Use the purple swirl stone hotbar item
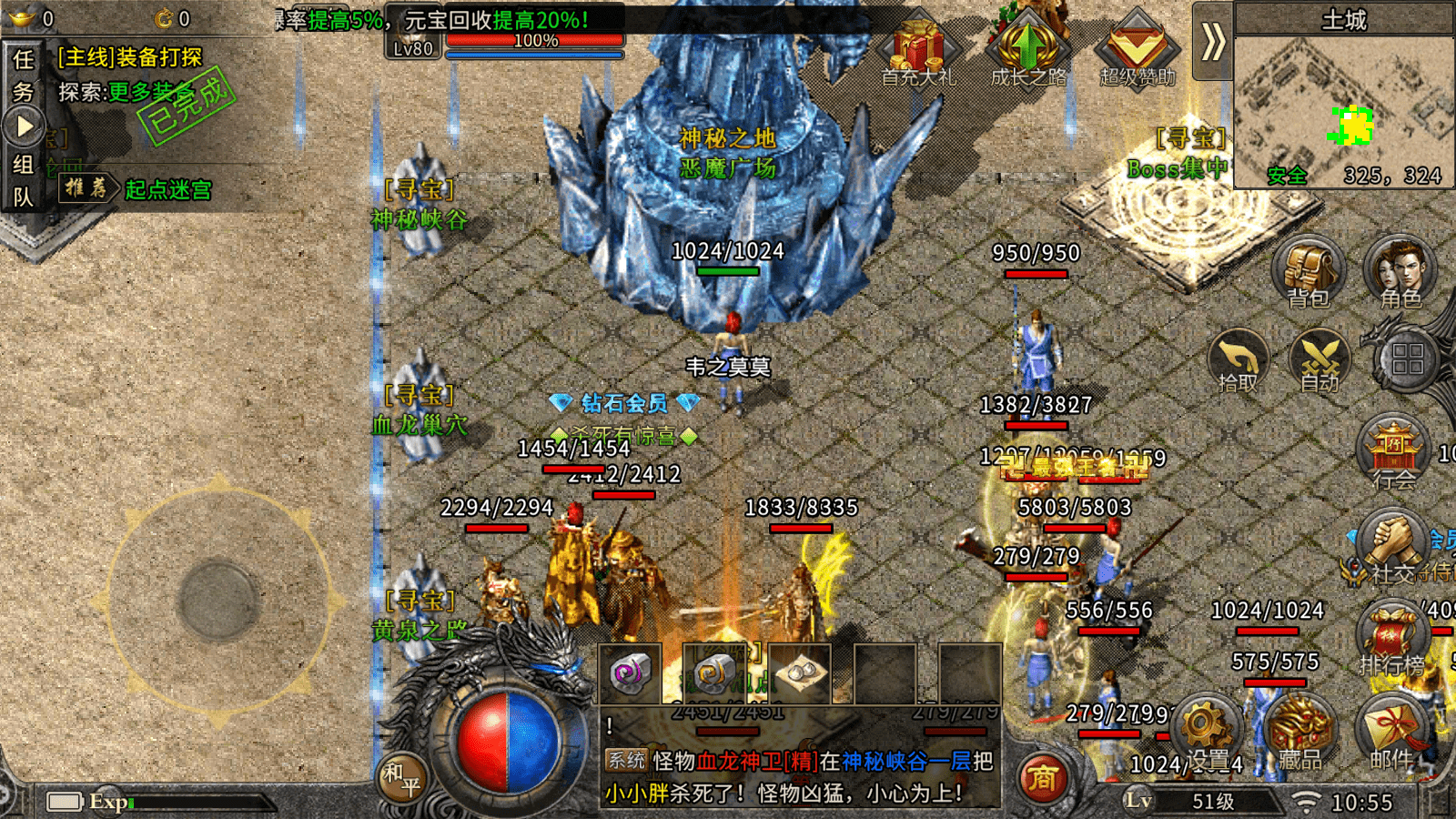Viewport: 1456px width, 819px height. (x=630, y=674)
